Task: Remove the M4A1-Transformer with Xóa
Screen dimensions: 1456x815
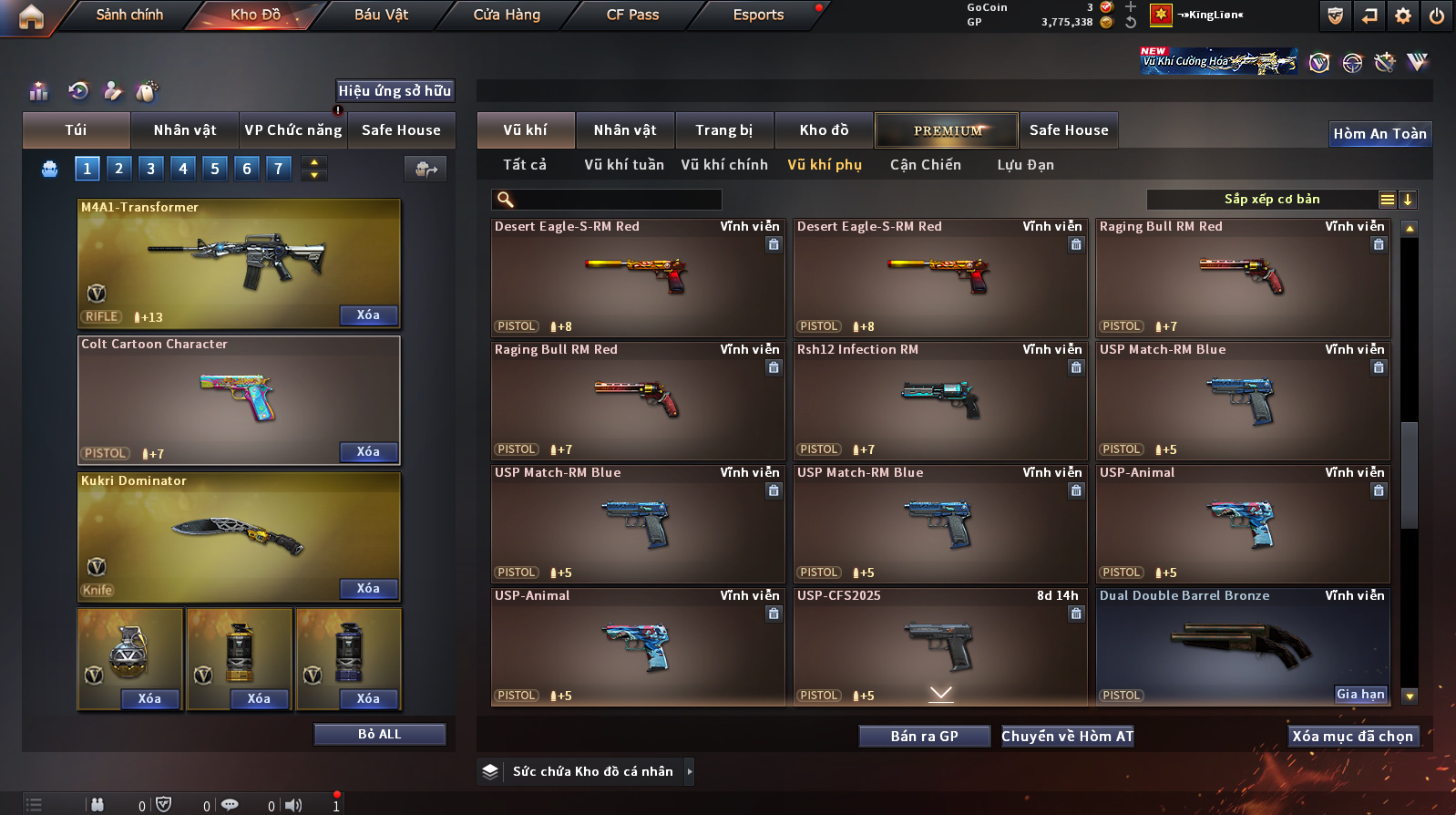Action: [x=368, y=315]
